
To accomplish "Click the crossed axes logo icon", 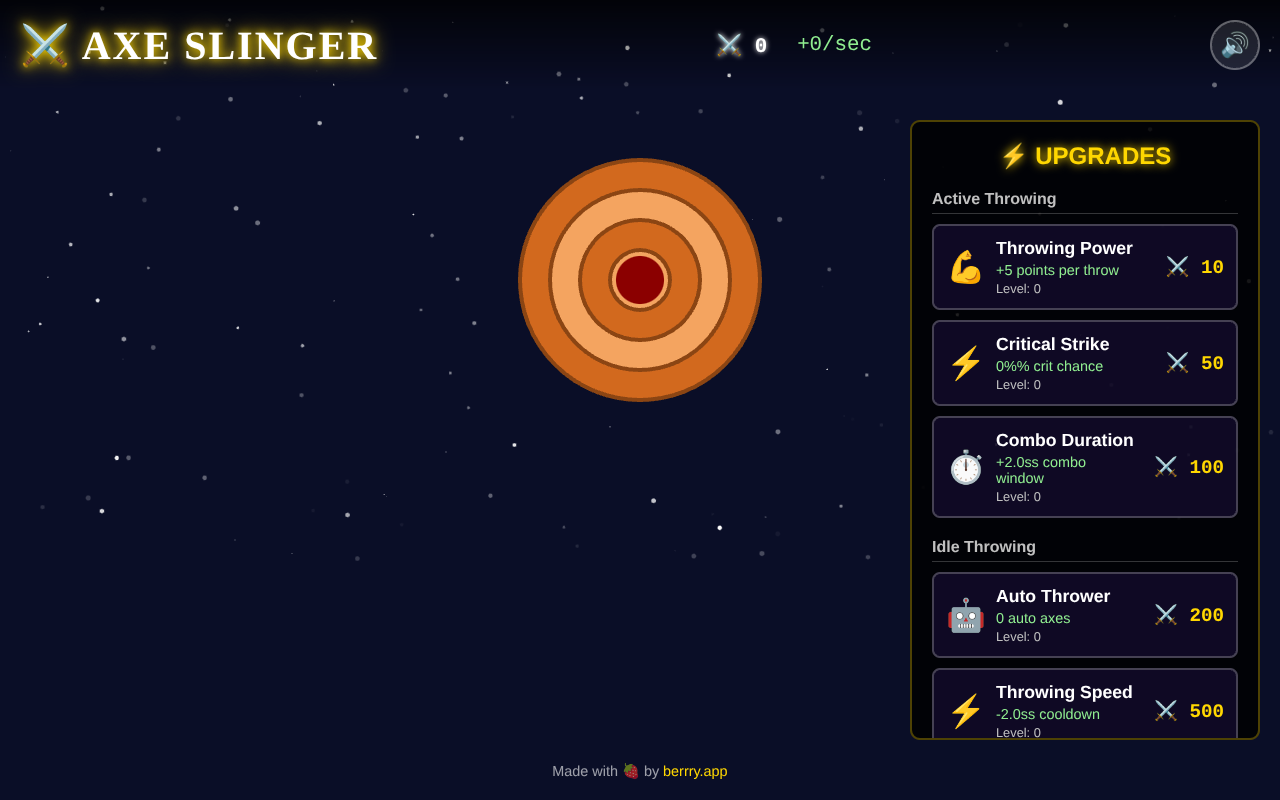I will tap(44, 45).
